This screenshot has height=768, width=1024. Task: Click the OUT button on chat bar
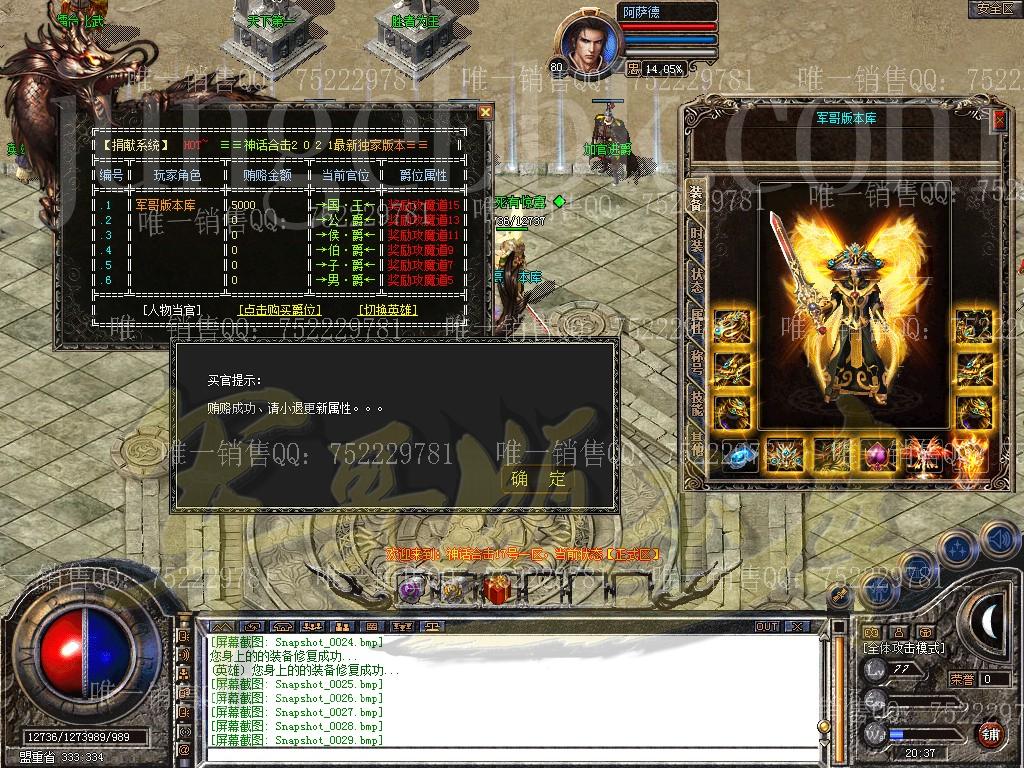click(766, 626)
